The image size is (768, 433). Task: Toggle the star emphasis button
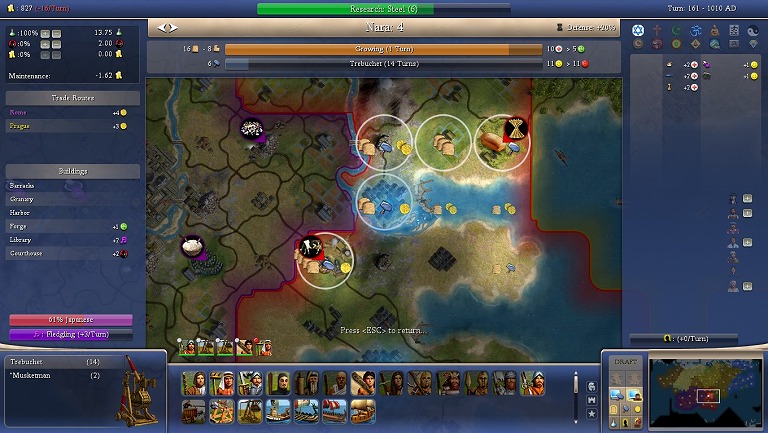point(593,413)
